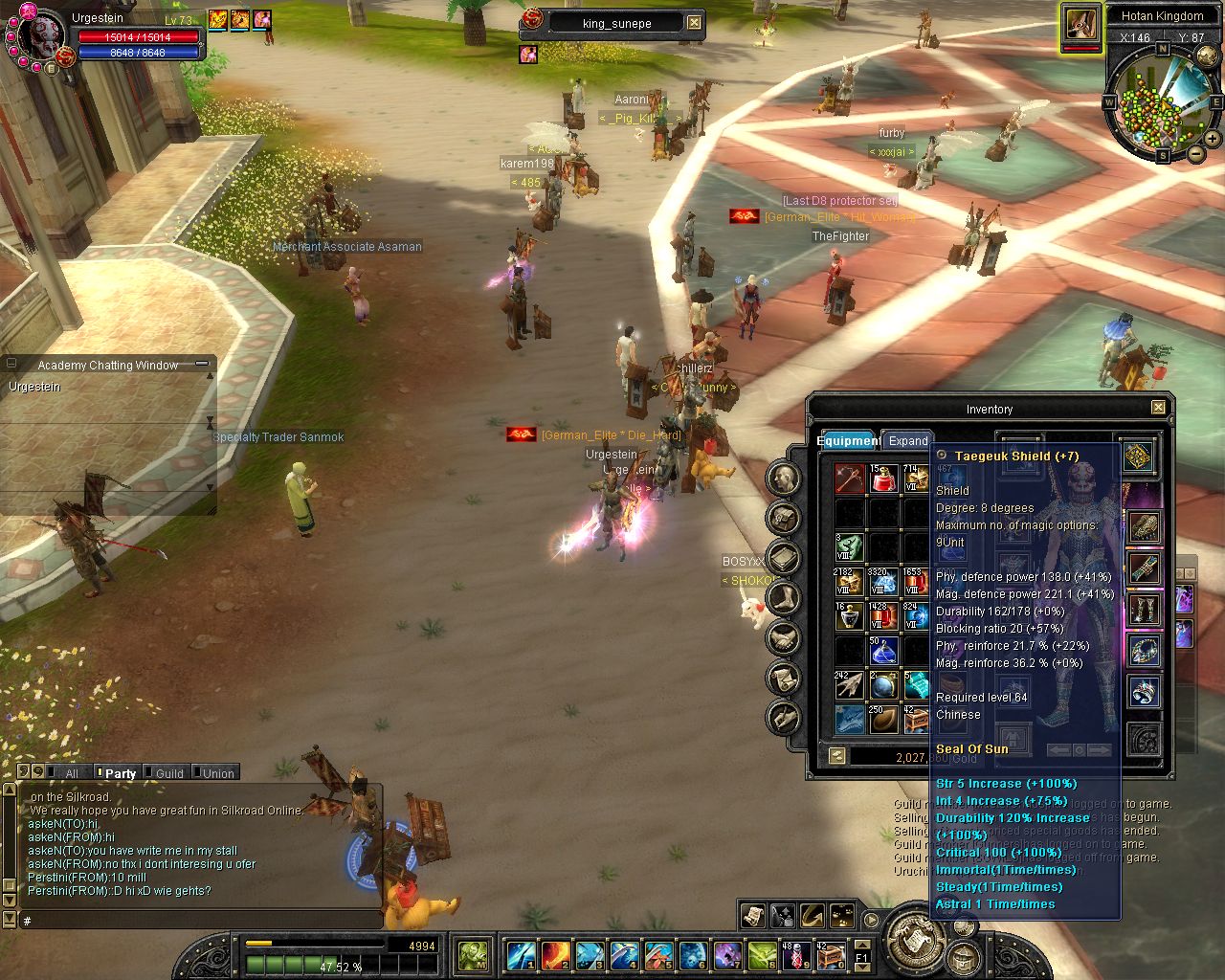Select the equipped ring slot
The image size is (1225, 980).
coord(1145,691)
